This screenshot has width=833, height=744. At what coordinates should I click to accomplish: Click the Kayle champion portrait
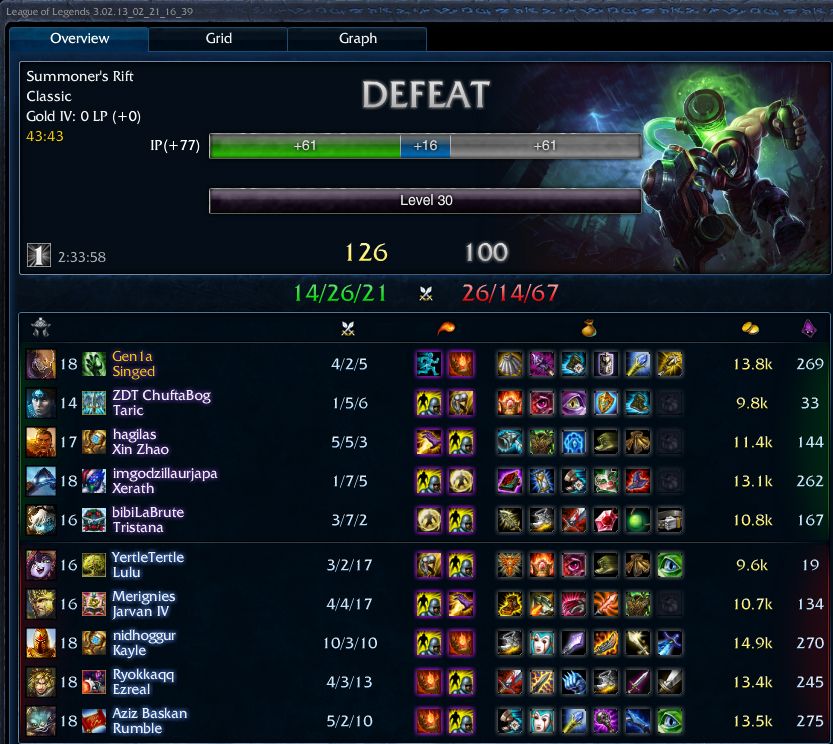42,643
